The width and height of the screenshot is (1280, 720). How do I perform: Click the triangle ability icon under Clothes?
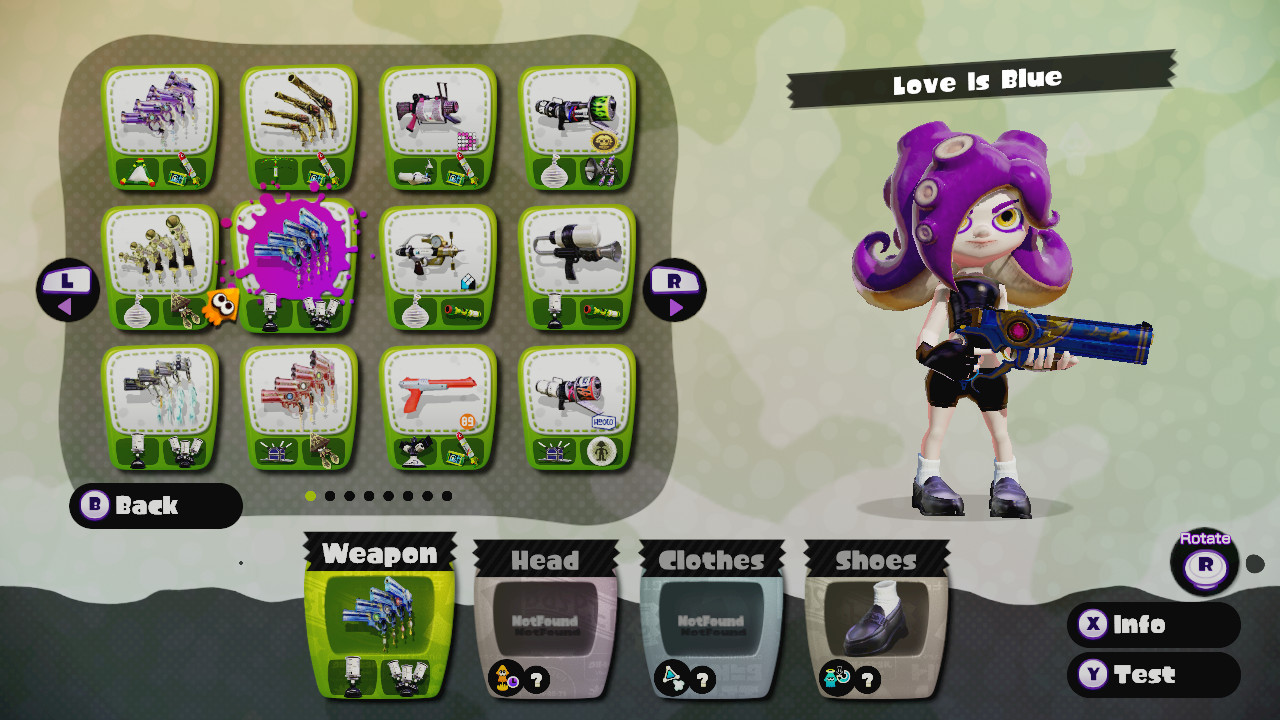tap(670, 677)
